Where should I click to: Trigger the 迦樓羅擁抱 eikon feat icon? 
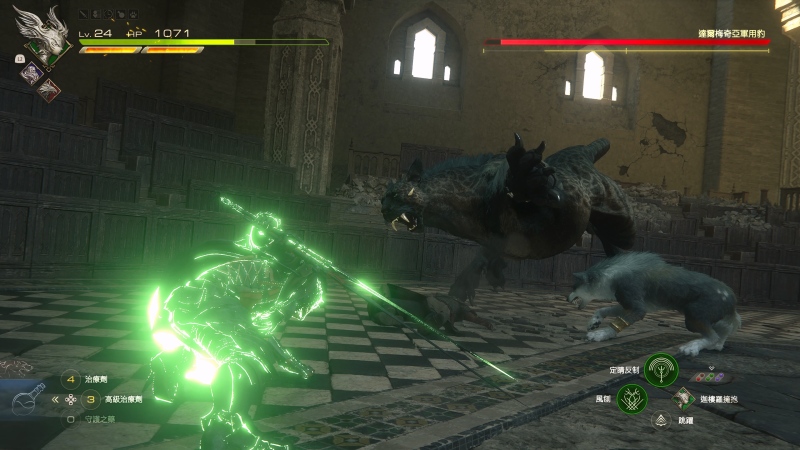684,397
